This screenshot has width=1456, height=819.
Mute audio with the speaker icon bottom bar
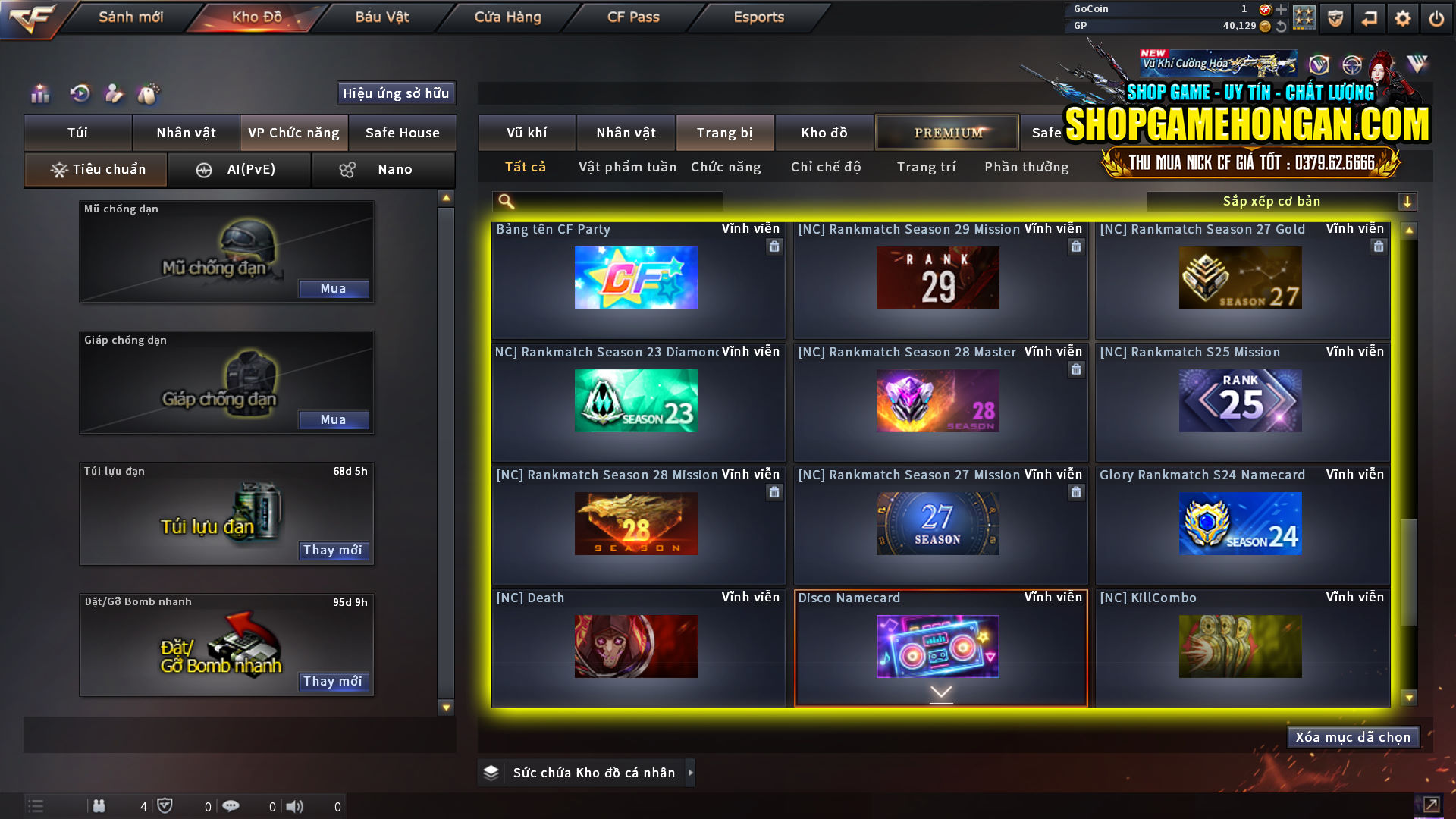(x=295, y=806)
